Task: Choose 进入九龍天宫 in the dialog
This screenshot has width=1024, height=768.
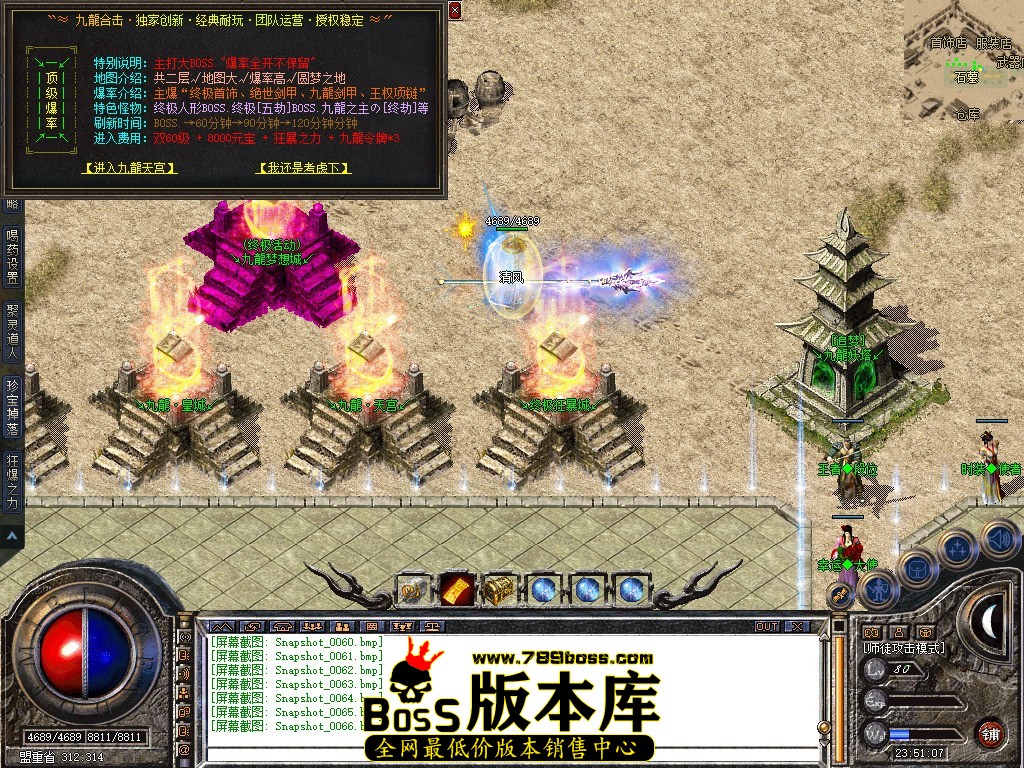Action: pyautogui.click(x=130, y=168)
